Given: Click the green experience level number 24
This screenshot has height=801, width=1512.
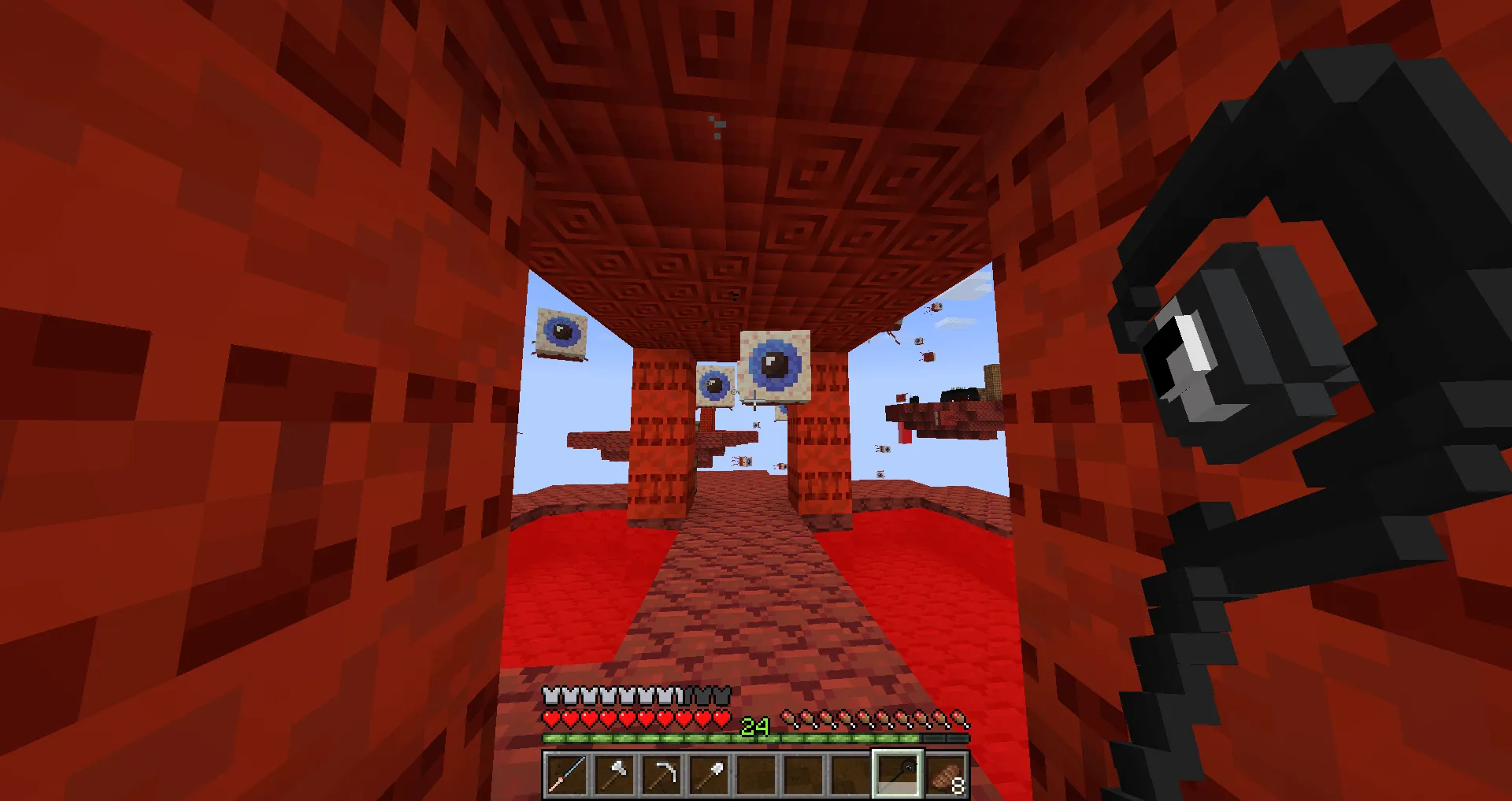Looking at the screenshot, I should tap(754, 728).
